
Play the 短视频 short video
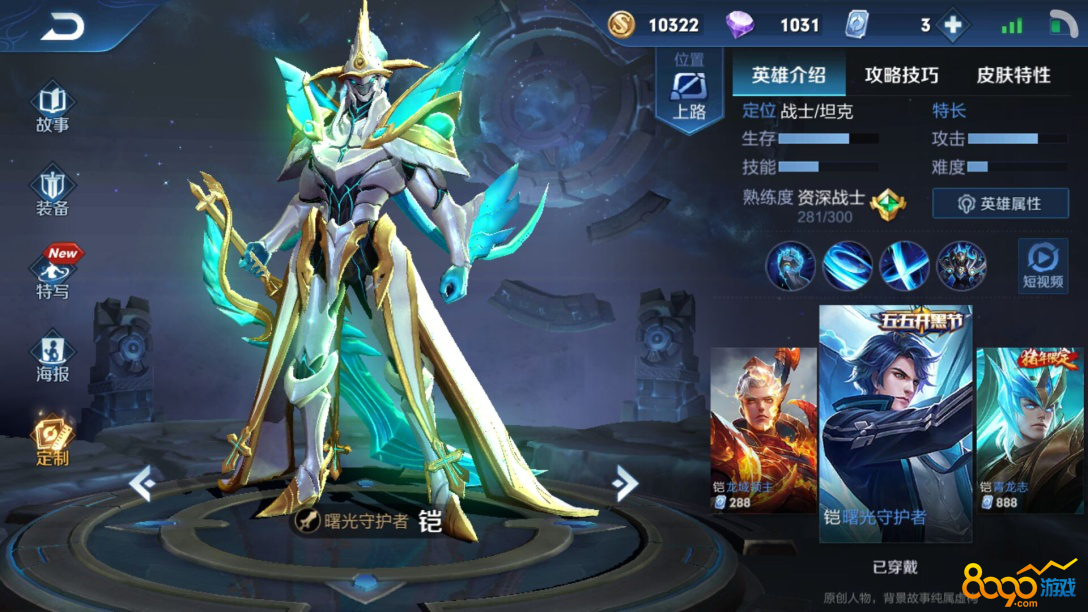1042,265
